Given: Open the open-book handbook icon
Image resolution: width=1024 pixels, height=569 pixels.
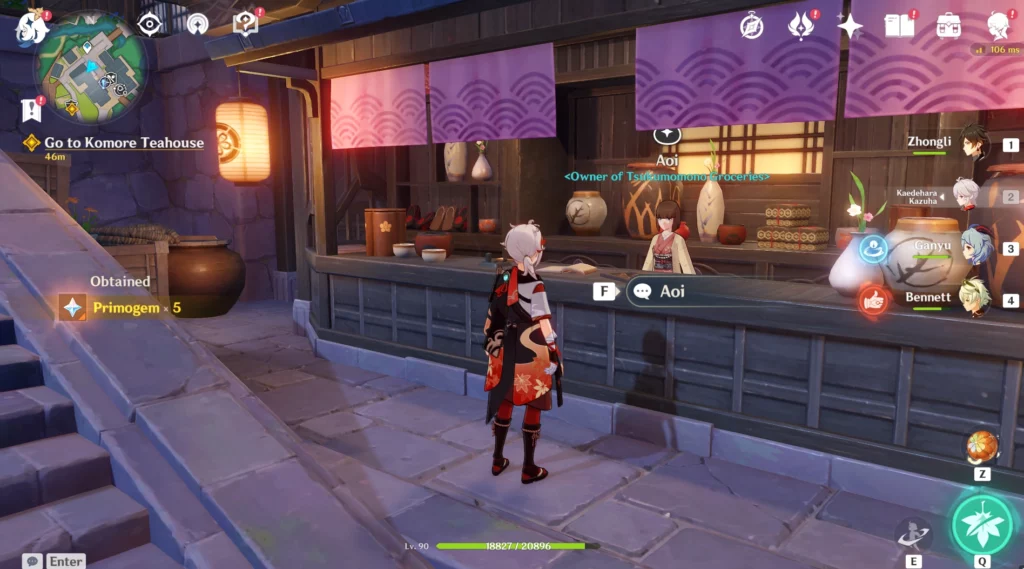Looking at the screenshot, I should tap(899, 26).
